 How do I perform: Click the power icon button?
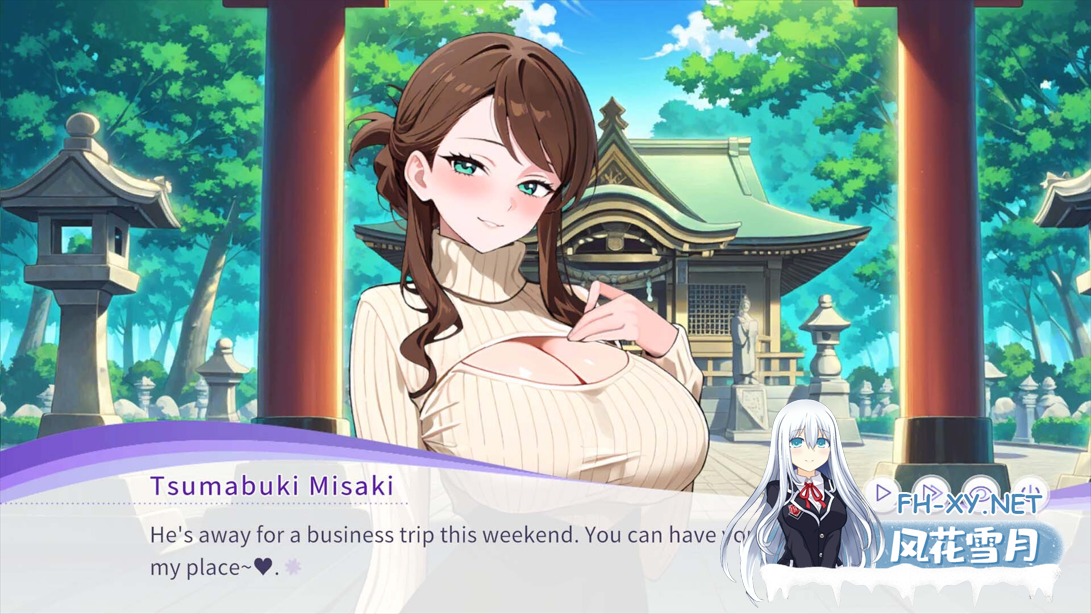[x=1031, y=493]
